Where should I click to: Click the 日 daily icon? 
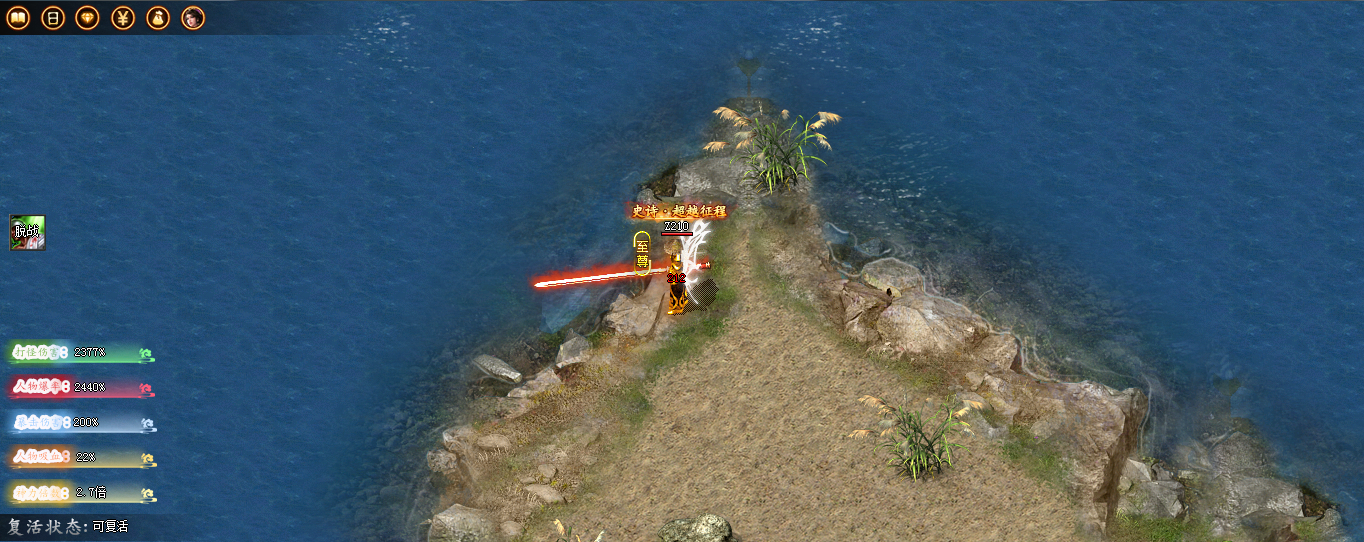click(53, 18)
